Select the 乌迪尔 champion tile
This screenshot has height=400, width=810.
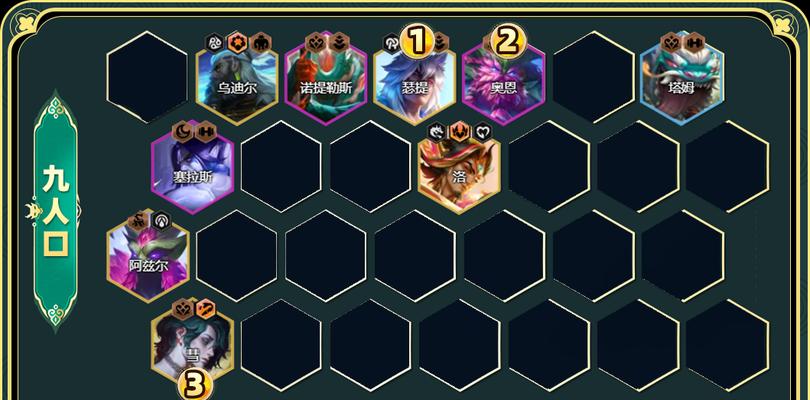(237, 78)
